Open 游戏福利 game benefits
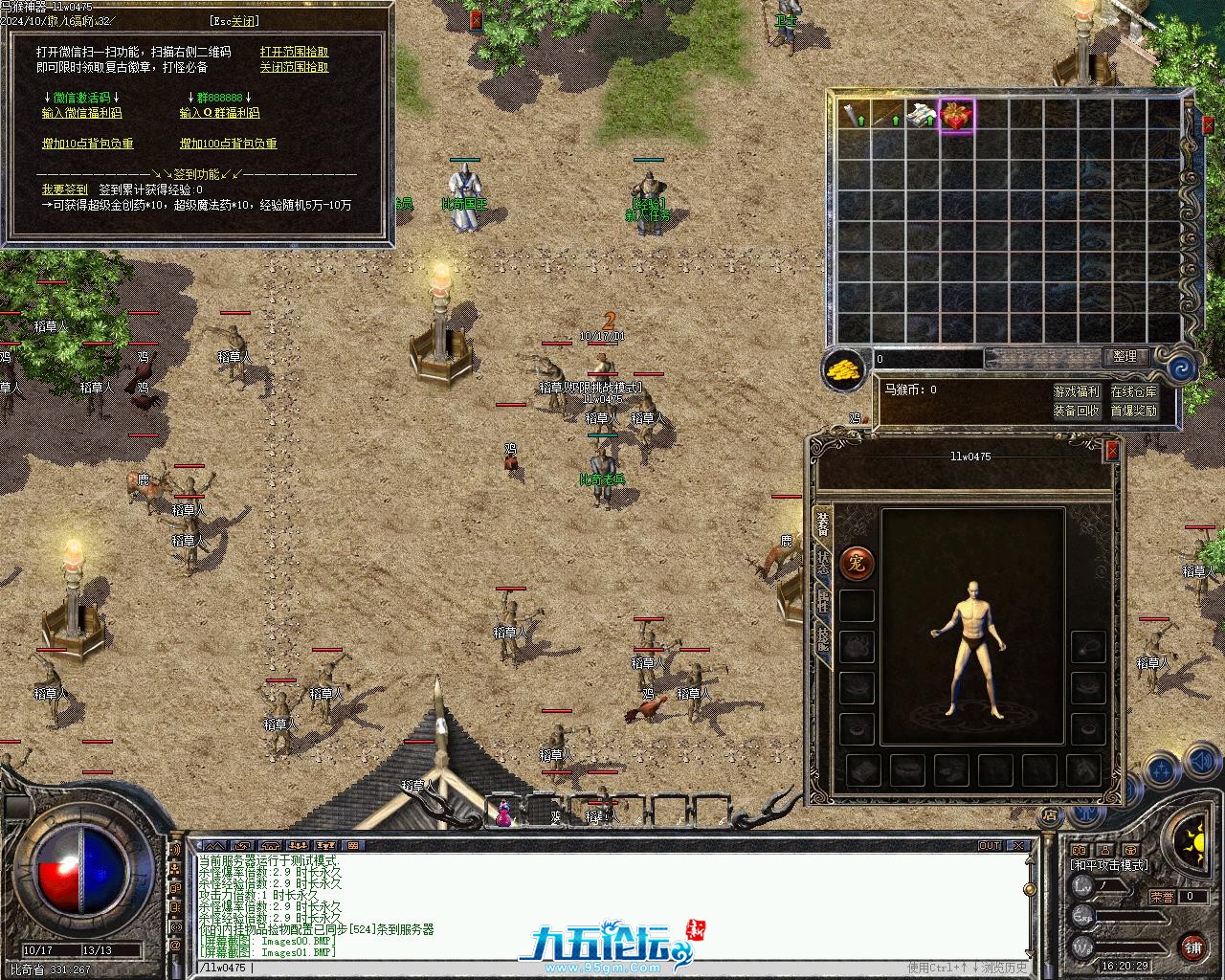The image size is (1225, 980). tap(1076, 391)
